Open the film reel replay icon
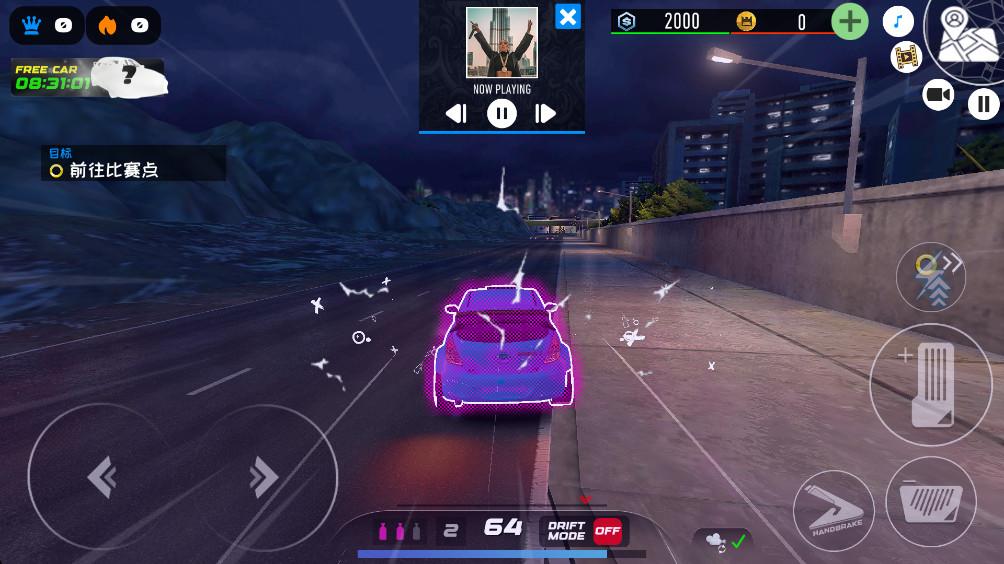The height and width of the screenshot is (564, 1004). click(x=906, y=57)
